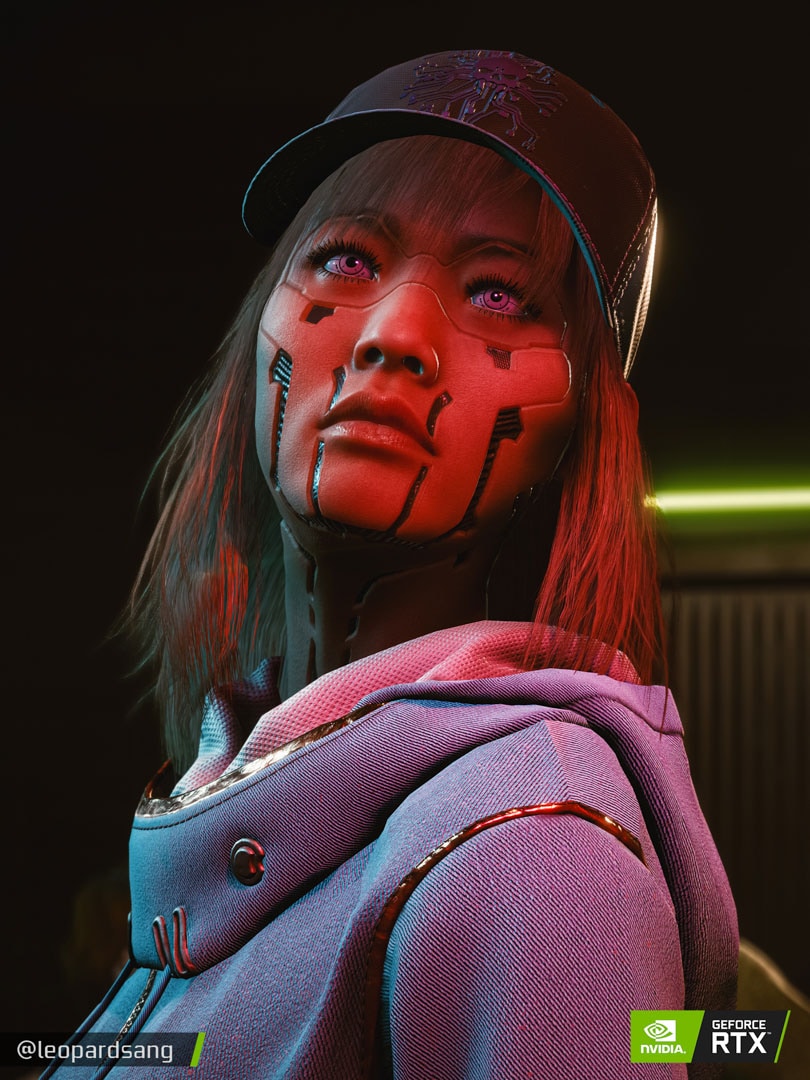The image size is (810, 1080).
Task: Open the NVIDIA GeForce RTX logo badge
Action: pos(708,1036)
